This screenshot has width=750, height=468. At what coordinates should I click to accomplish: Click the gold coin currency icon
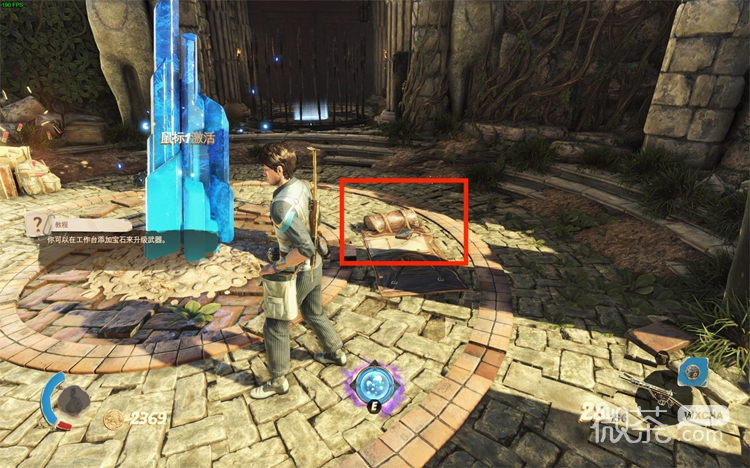[x=113, y=420]
